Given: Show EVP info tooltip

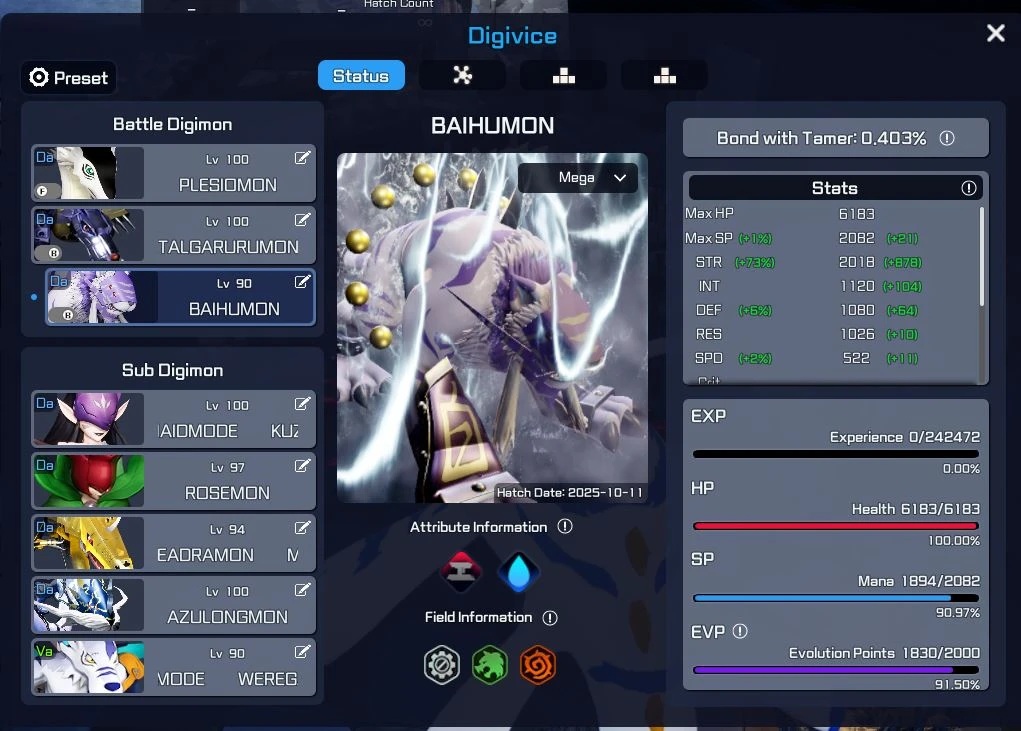Looking at the screenshot, I should (x=740, y=631).
